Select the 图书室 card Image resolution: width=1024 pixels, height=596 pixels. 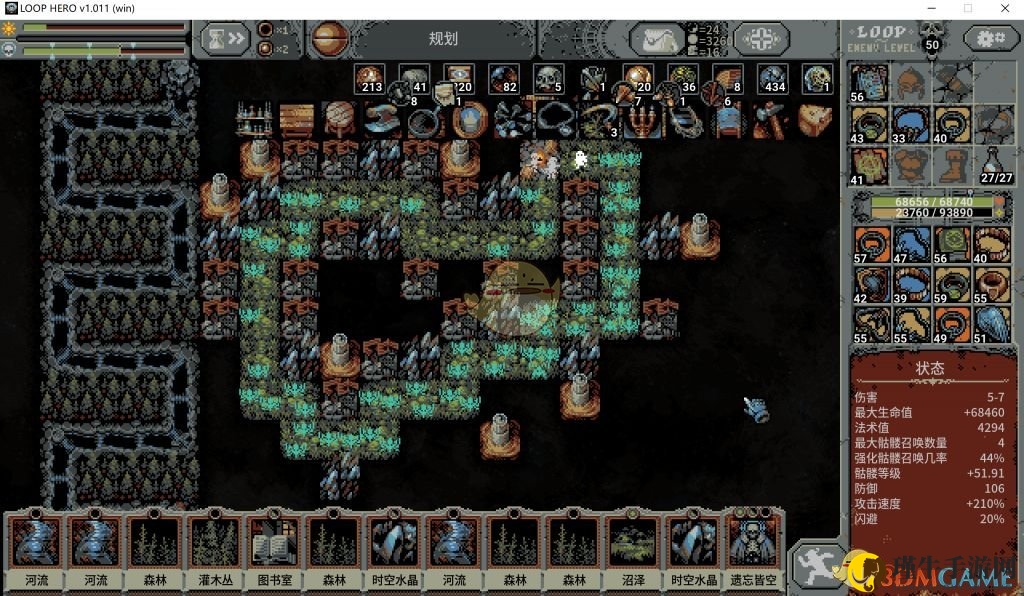pos(274,549)
